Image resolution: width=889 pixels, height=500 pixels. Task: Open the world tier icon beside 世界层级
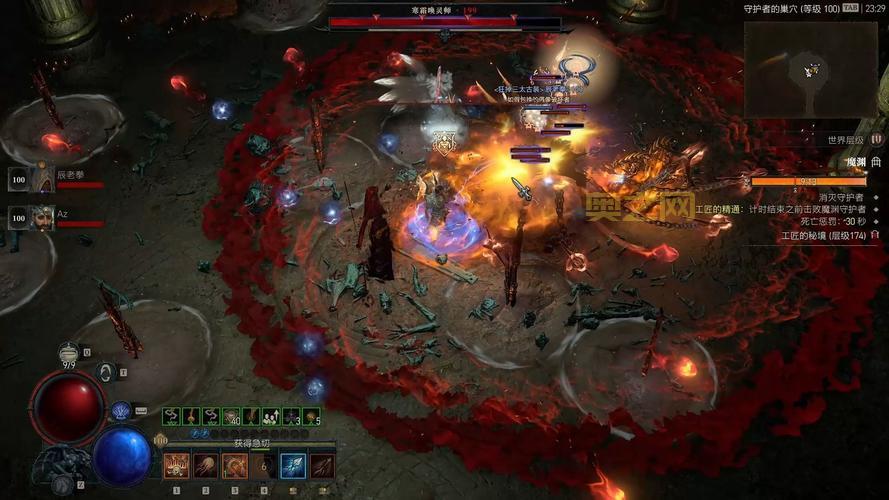click(x=877, y=140)
